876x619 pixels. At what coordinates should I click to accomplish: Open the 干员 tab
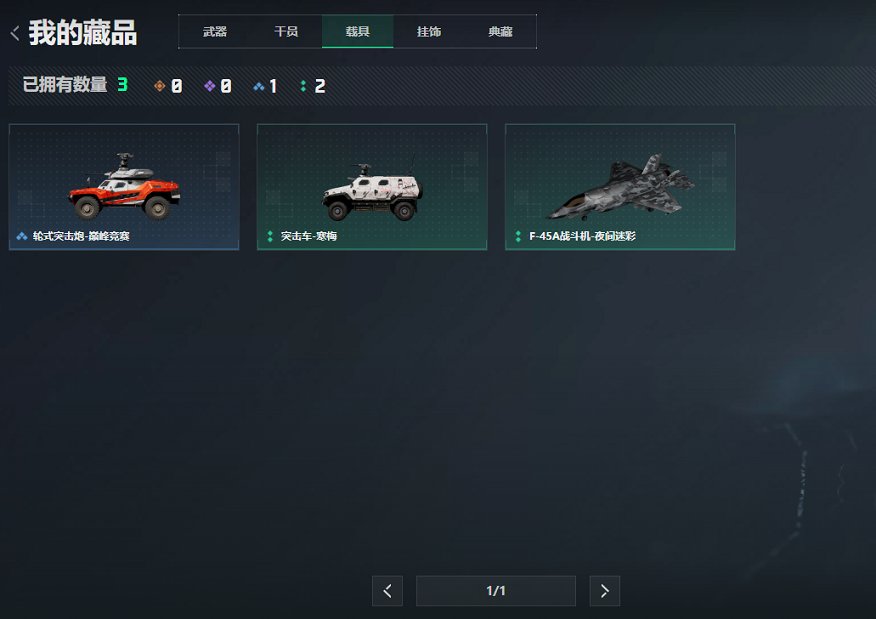click(x=286, y=32)
